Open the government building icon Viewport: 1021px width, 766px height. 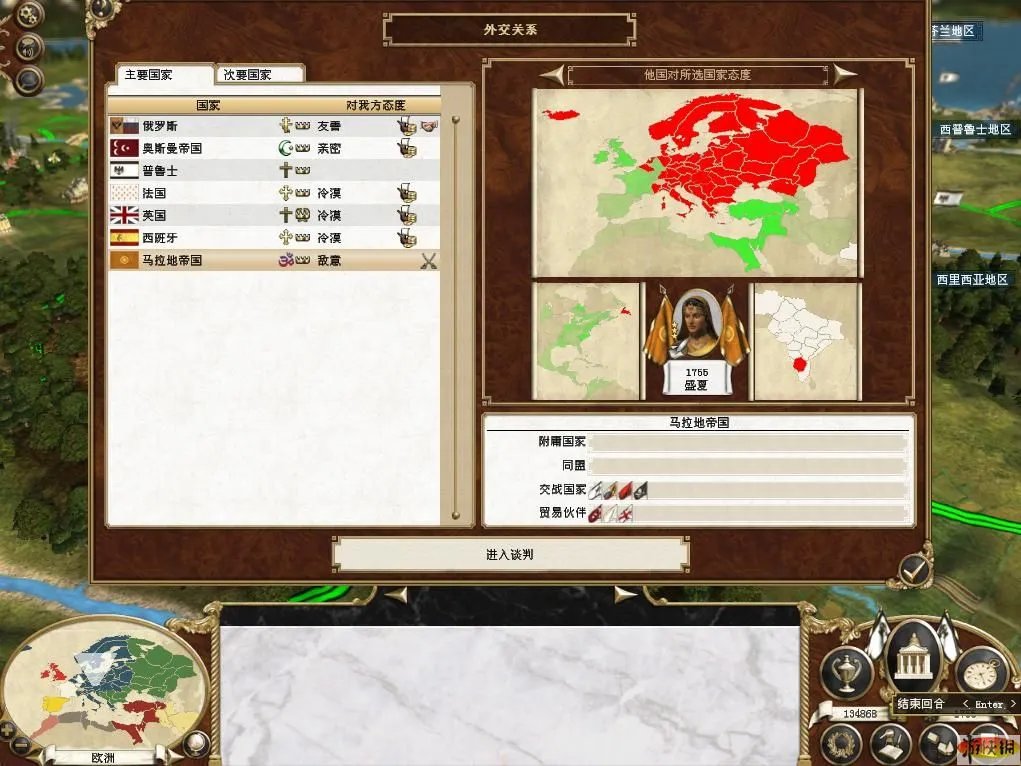tap(910, 660)
